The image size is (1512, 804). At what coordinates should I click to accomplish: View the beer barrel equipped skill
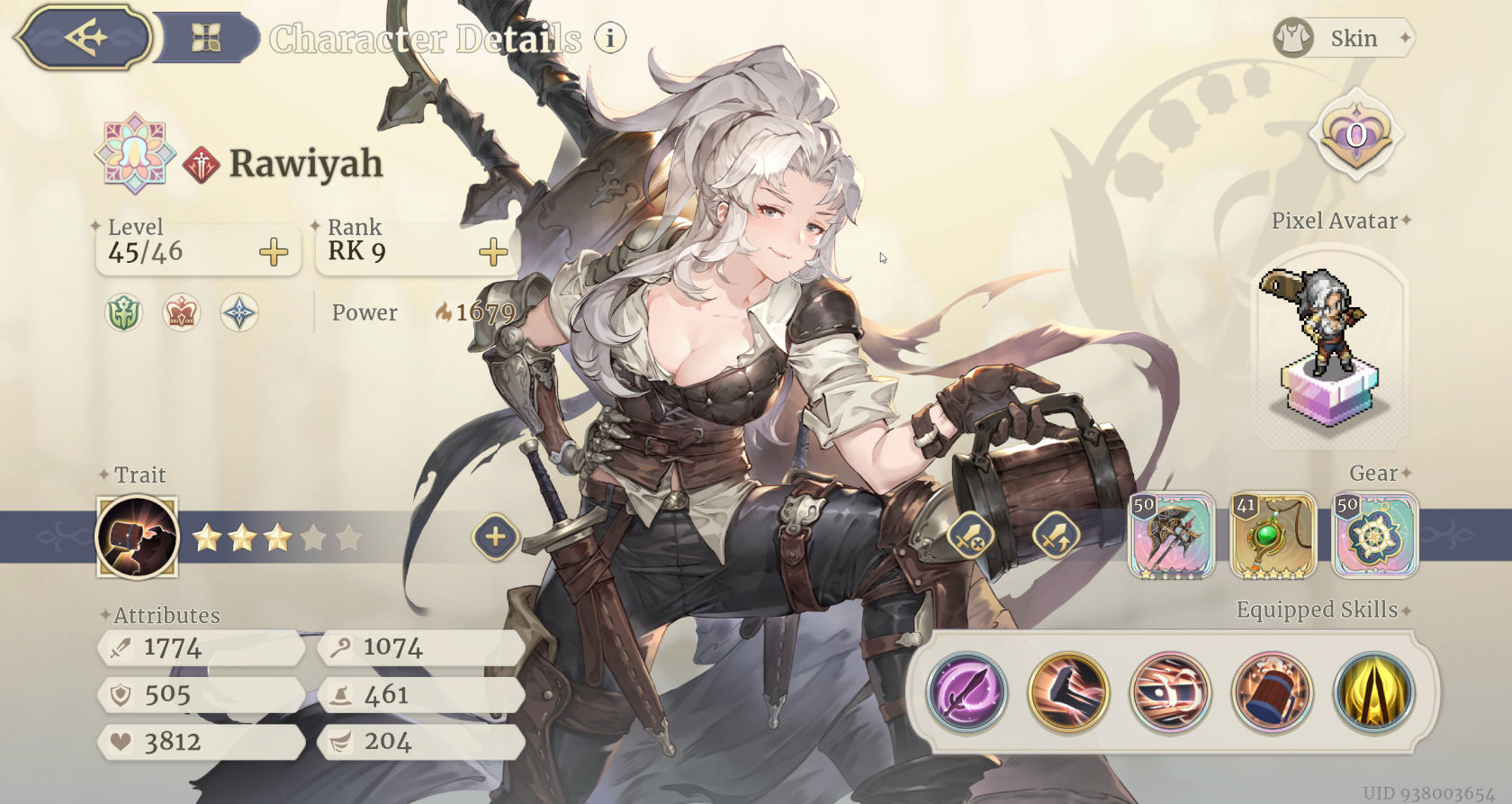tap(1272, 692)
